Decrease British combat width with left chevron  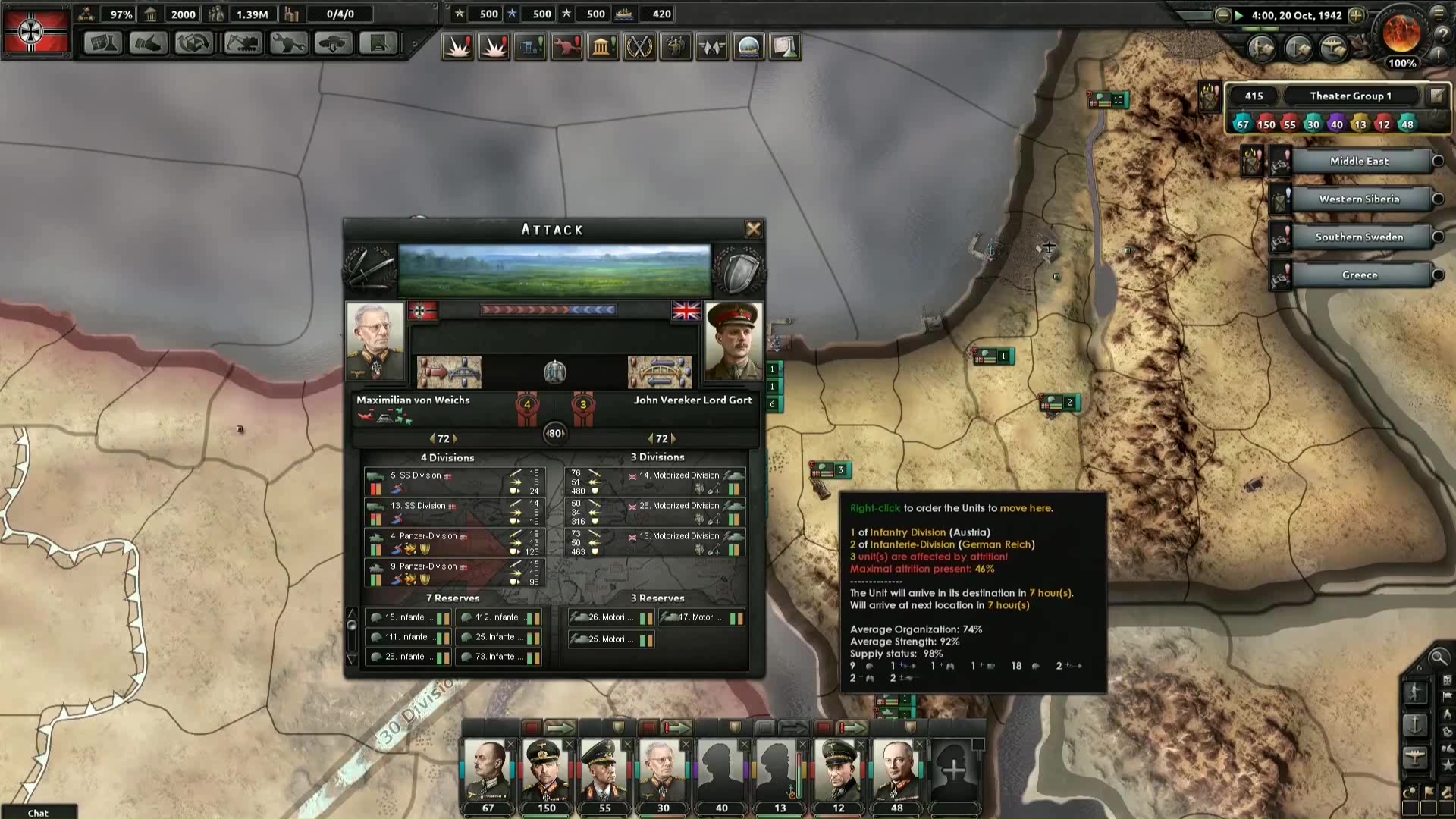(650, 438)
